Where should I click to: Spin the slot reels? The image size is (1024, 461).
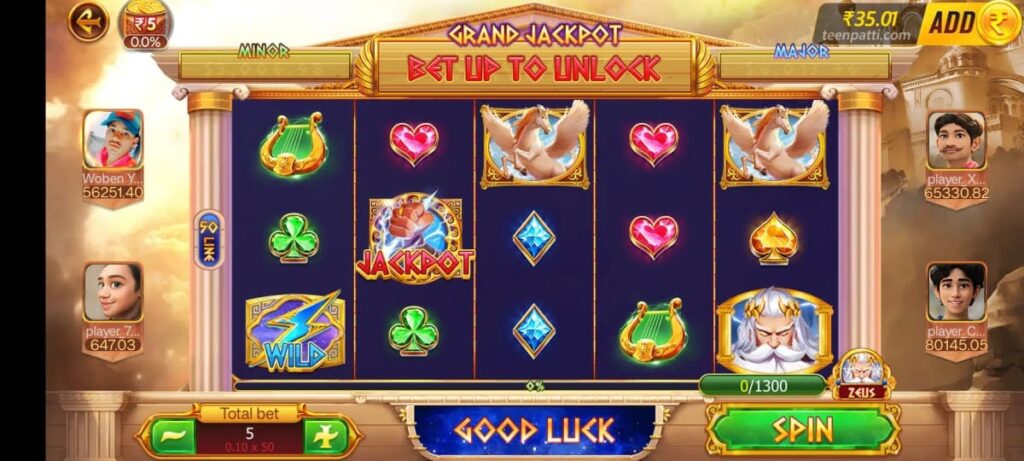(x=803, y=429)
